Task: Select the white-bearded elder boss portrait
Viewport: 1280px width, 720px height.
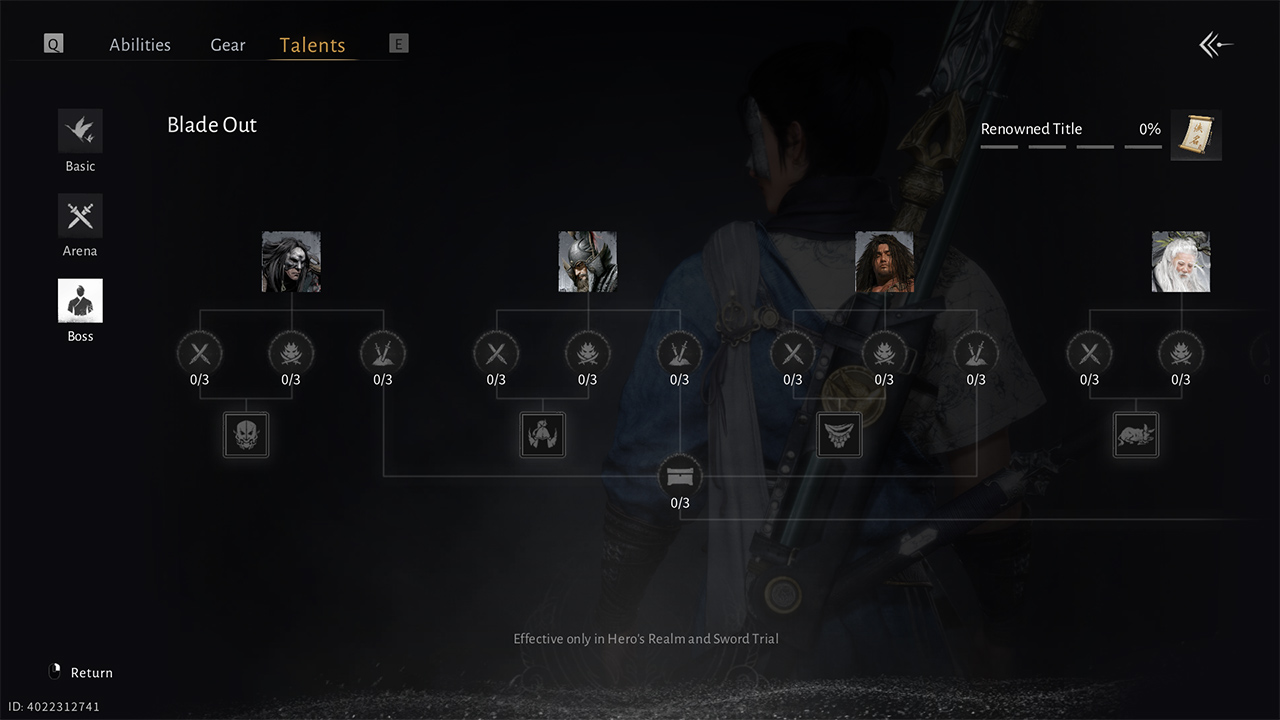Action: point(1181,262)
